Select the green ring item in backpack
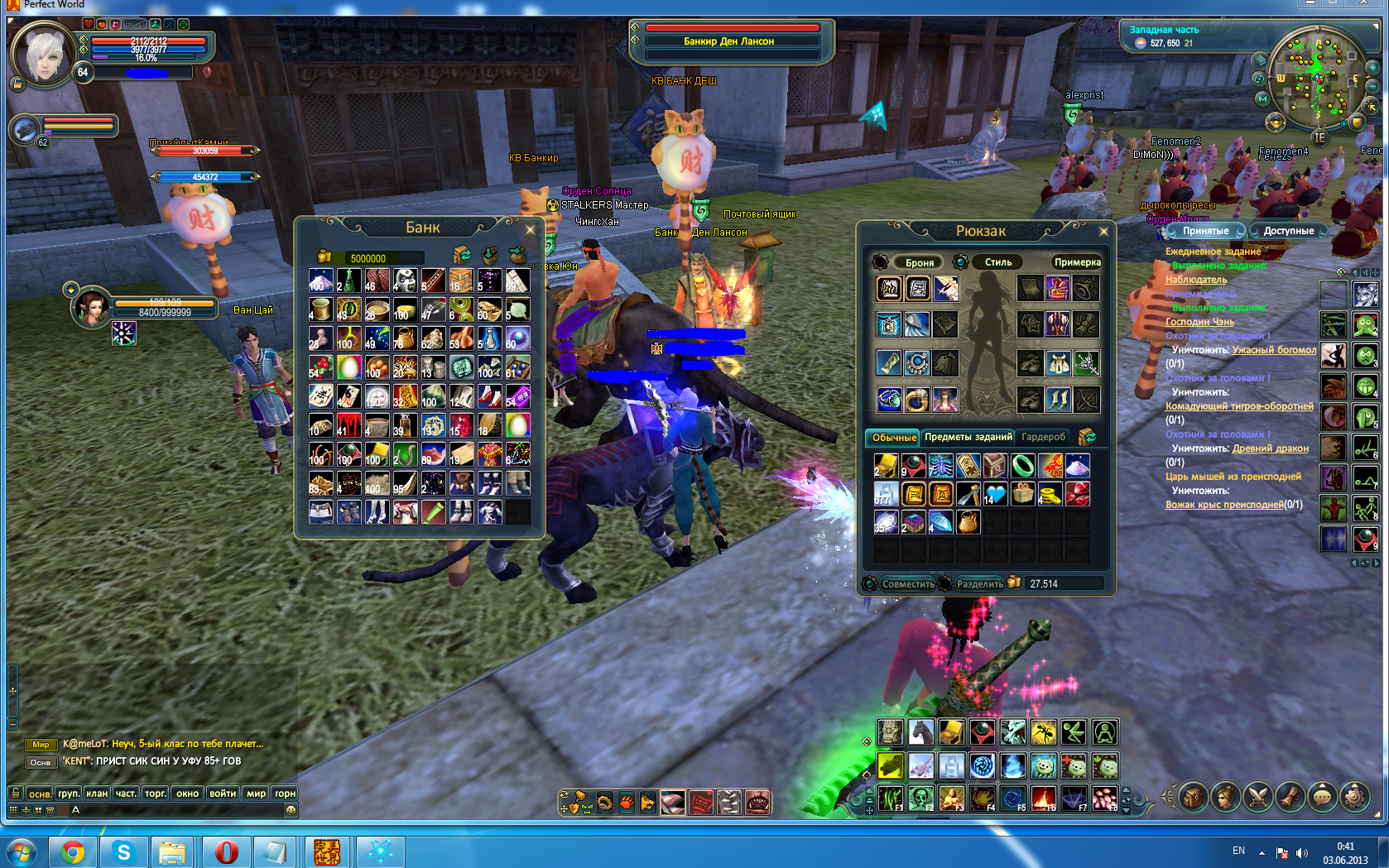The width and height of the screenshot is (1389, 868). coord(1023,466)
